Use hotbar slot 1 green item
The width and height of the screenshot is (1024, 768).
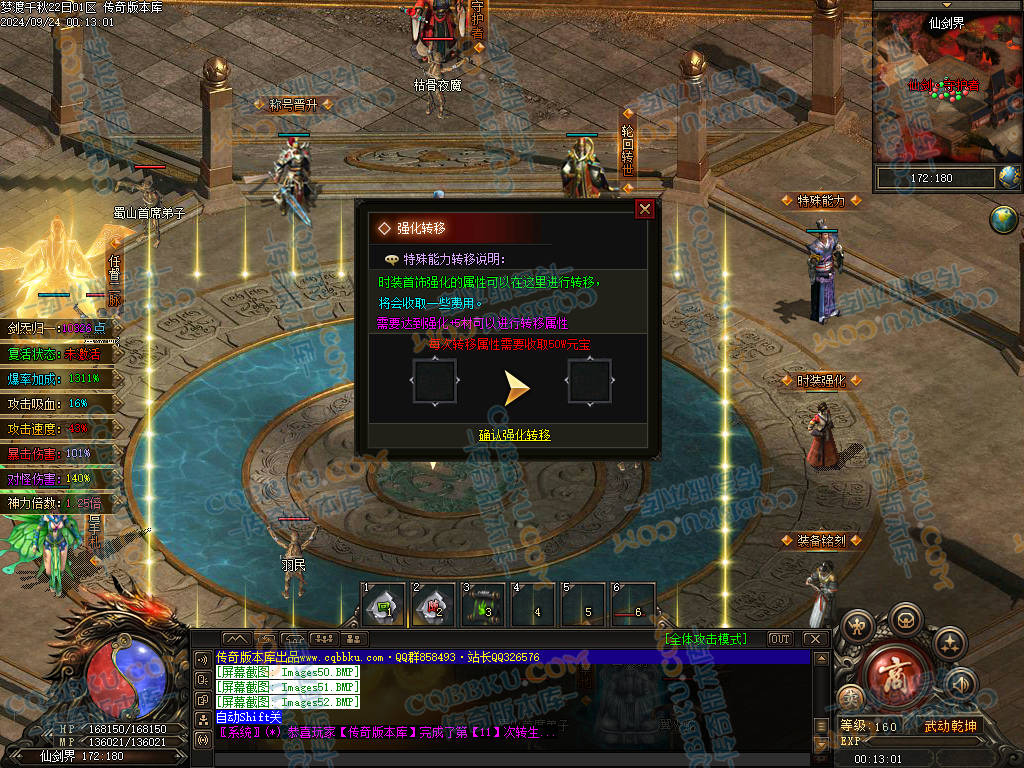(383, 604)
